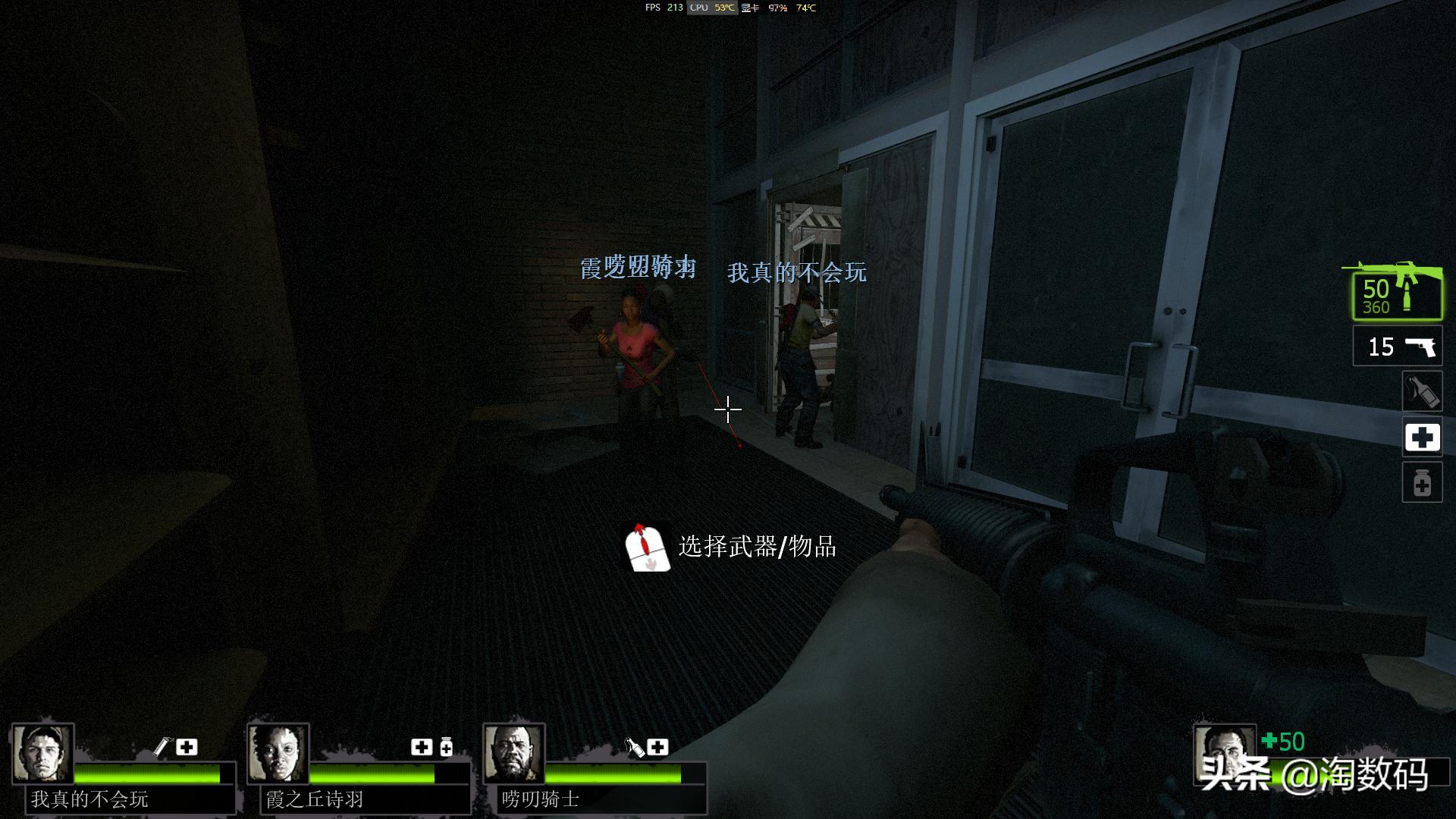Click the medkit icon above 我真的不会玩's health bar
Viewport: 1456px width, 819px height.
[186, 746]
